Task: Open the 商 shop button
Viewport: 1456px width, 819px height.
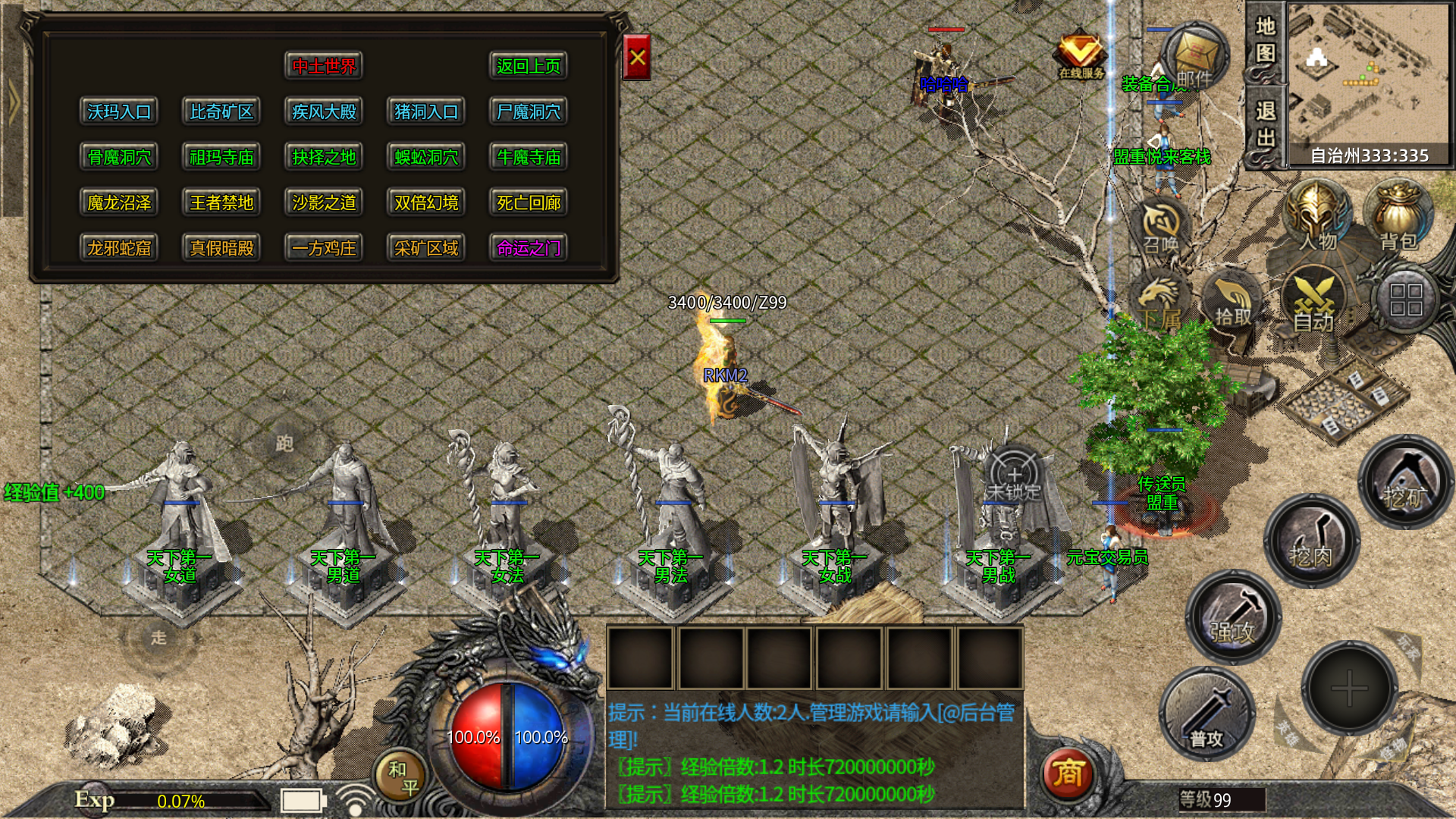Action: point(1067,773)
